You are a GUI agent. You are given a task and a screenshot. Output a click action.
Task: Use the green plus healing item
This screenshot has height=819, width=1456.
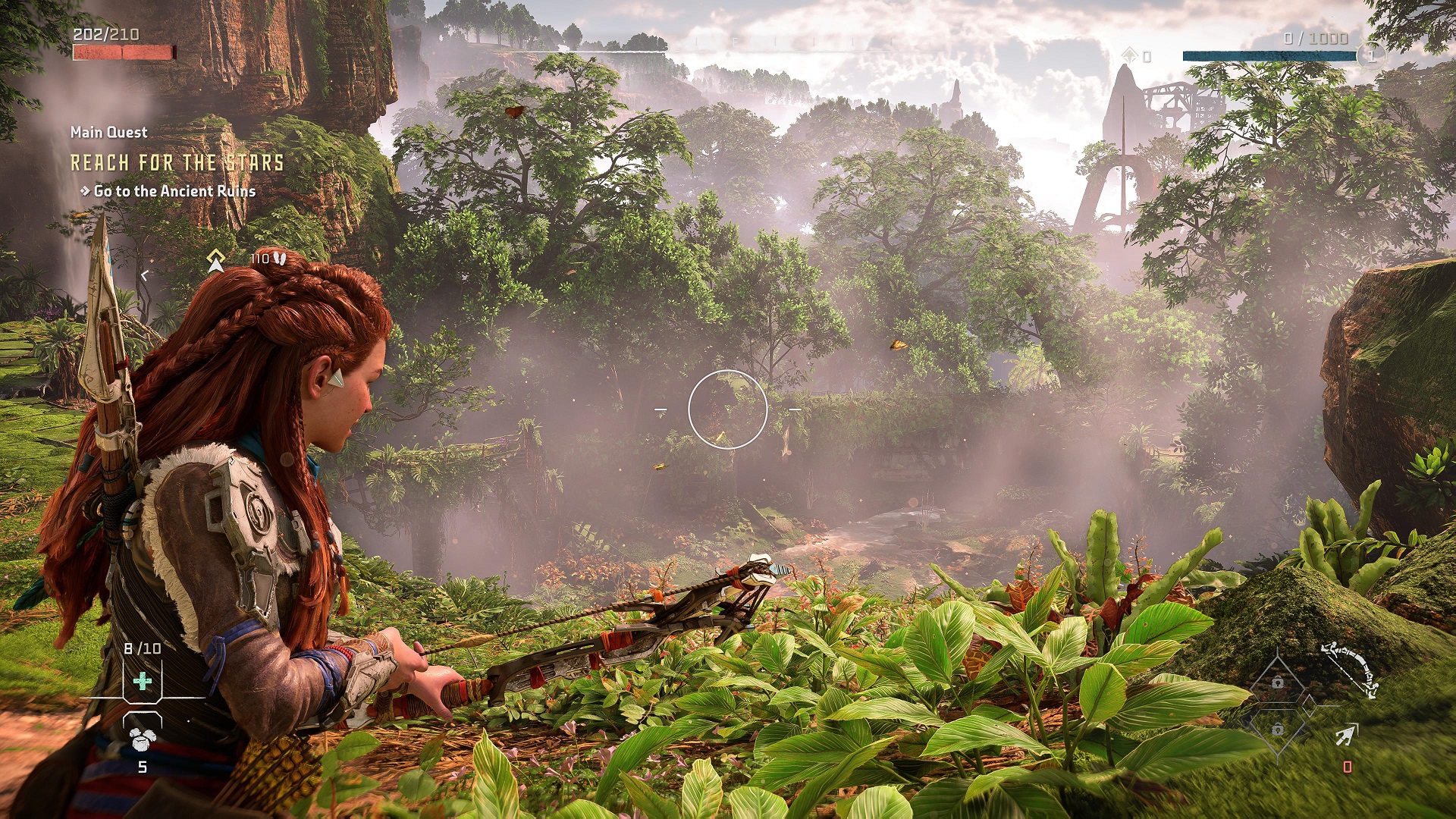click(143, 681)
